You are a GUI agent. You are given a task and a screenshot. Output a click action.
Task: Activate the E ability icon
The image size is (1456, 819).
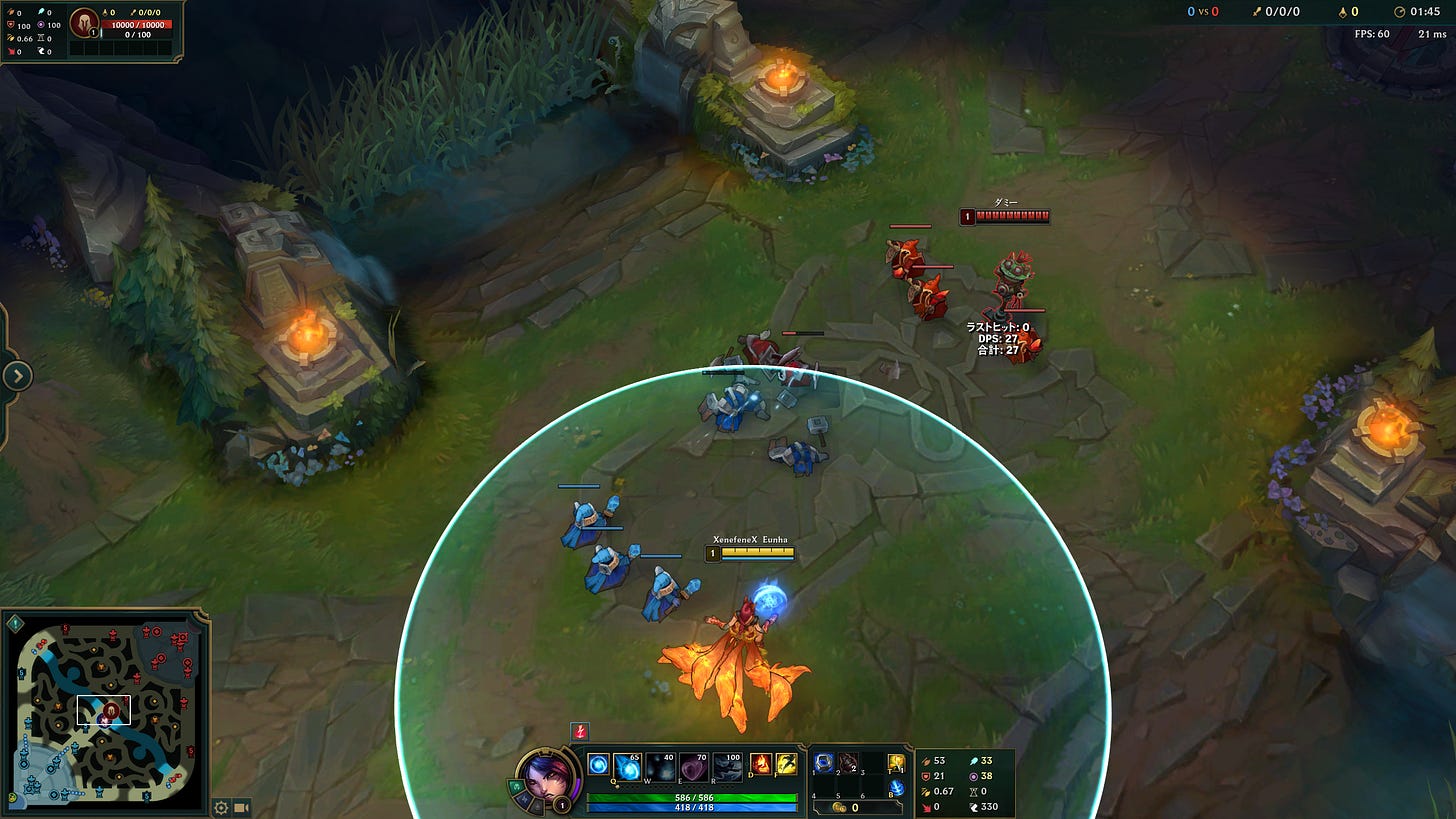pyautogui.click(x=693, y=765)
